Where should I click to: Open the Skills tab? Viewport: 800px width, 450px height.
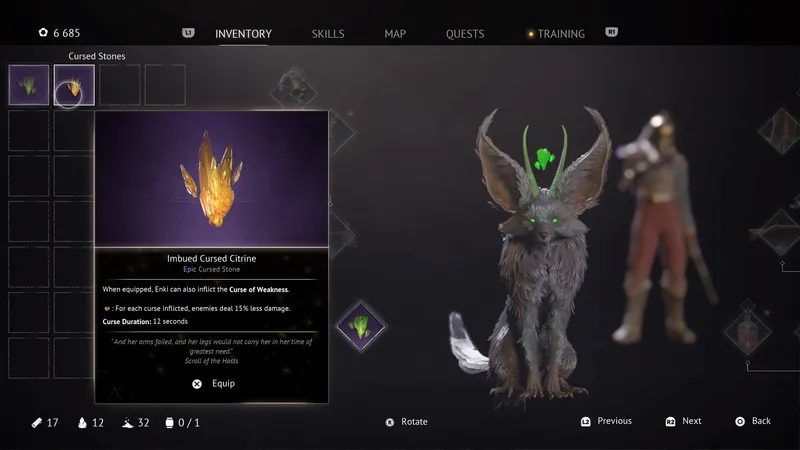328,34
